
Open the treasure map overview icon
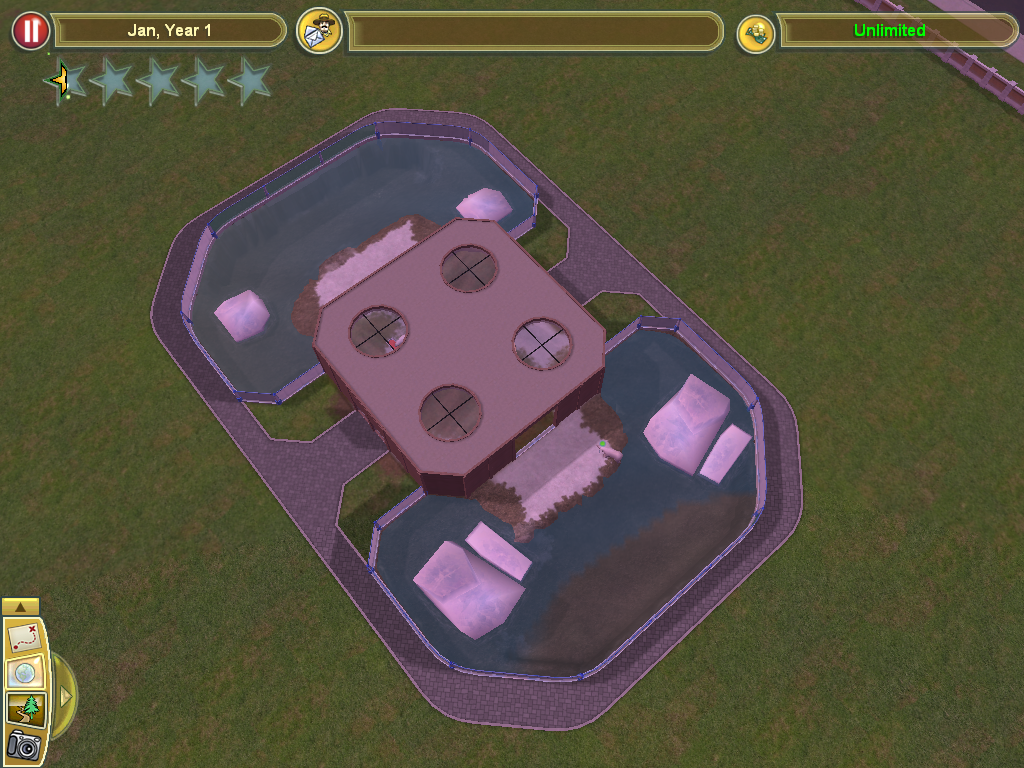pyautogui.click(x=22, y=637)
